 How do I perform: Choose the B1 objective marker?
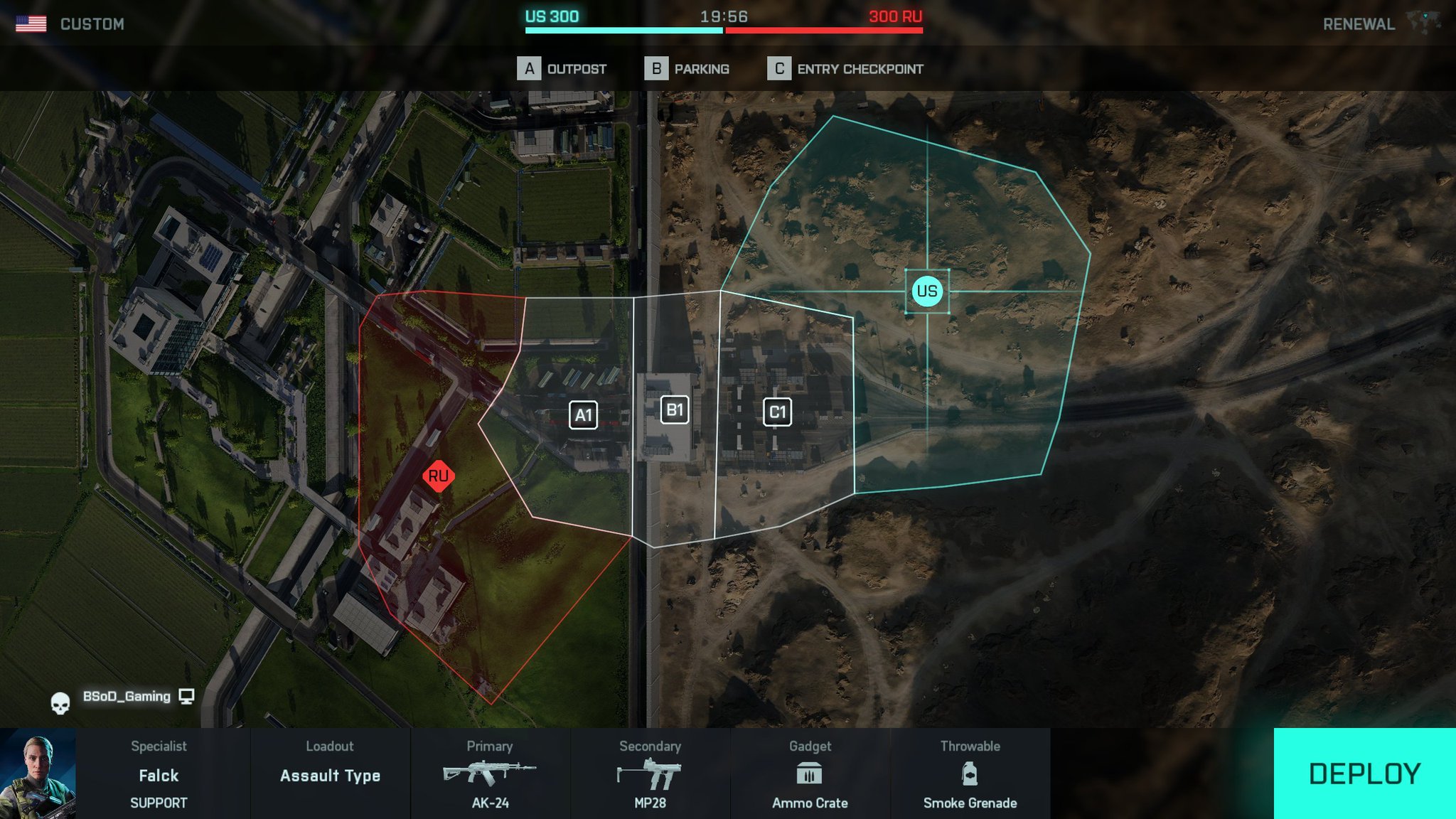[x=674, y=410]
